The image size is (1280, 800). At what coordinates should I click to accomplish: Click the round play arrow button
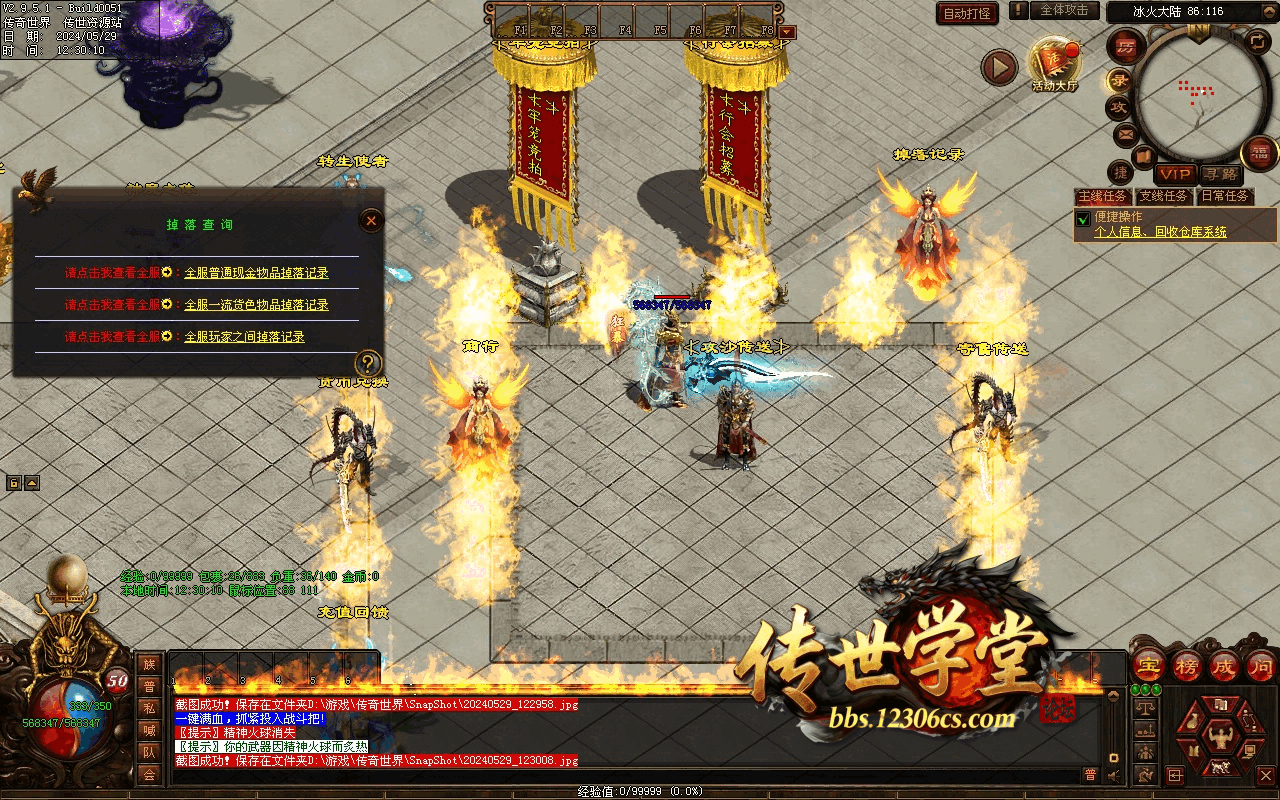point(998,67)
